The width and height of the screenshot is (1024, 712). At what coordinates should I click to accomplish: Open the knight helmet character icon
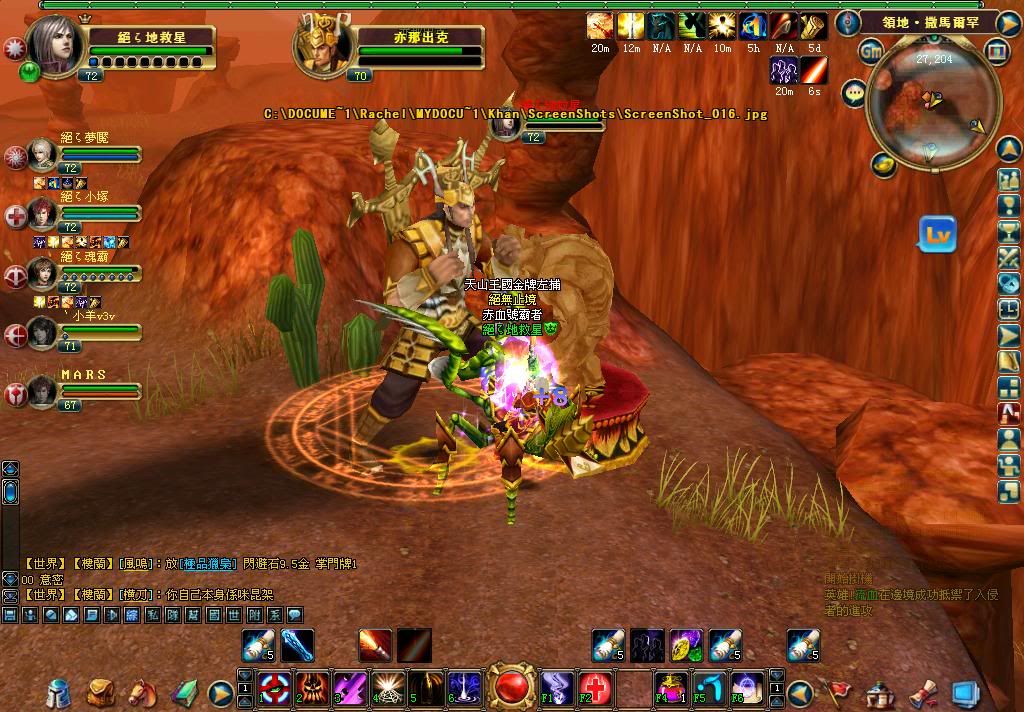[x=60, y=692]
